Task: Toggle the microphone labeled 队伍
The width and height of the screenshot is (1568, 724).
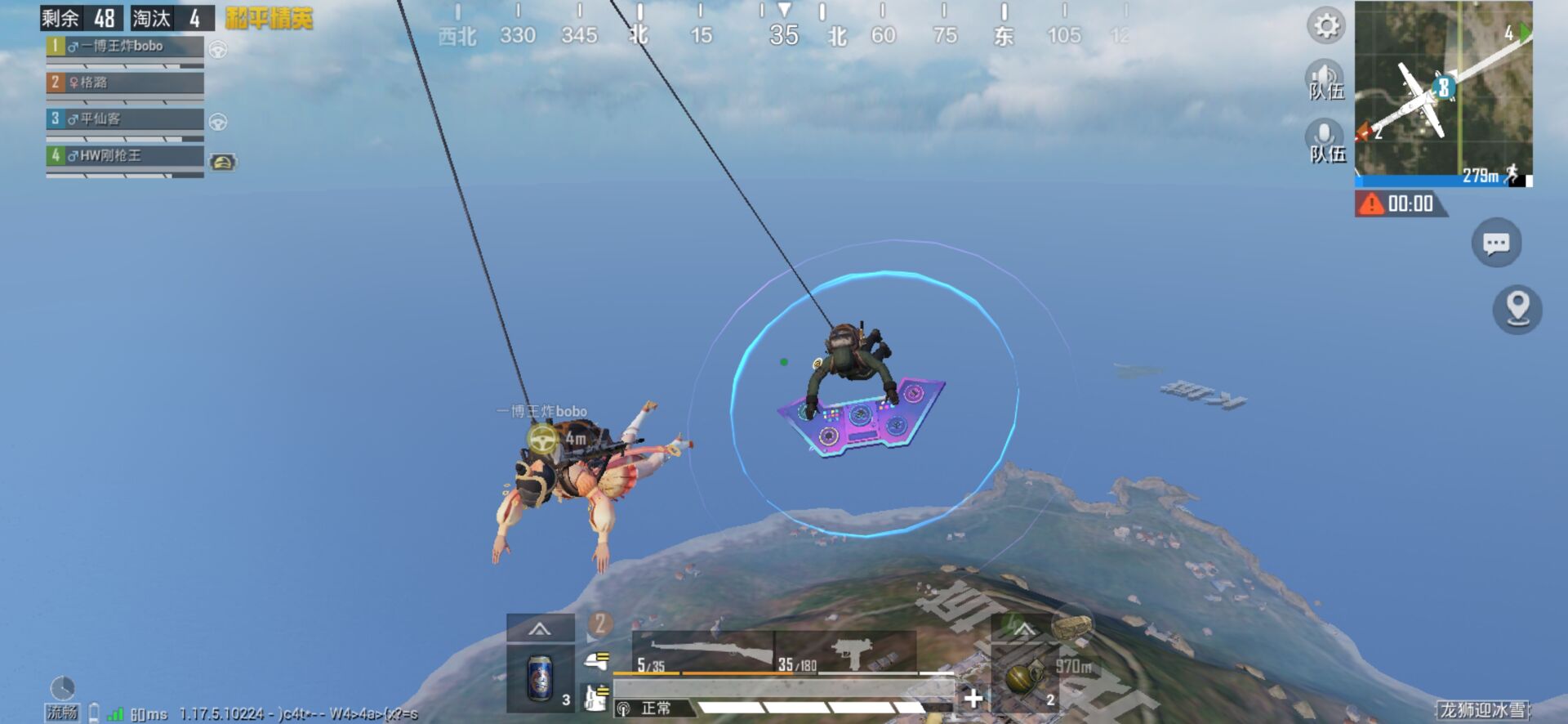Action: pyautogui.click(x=1324, y=133)
